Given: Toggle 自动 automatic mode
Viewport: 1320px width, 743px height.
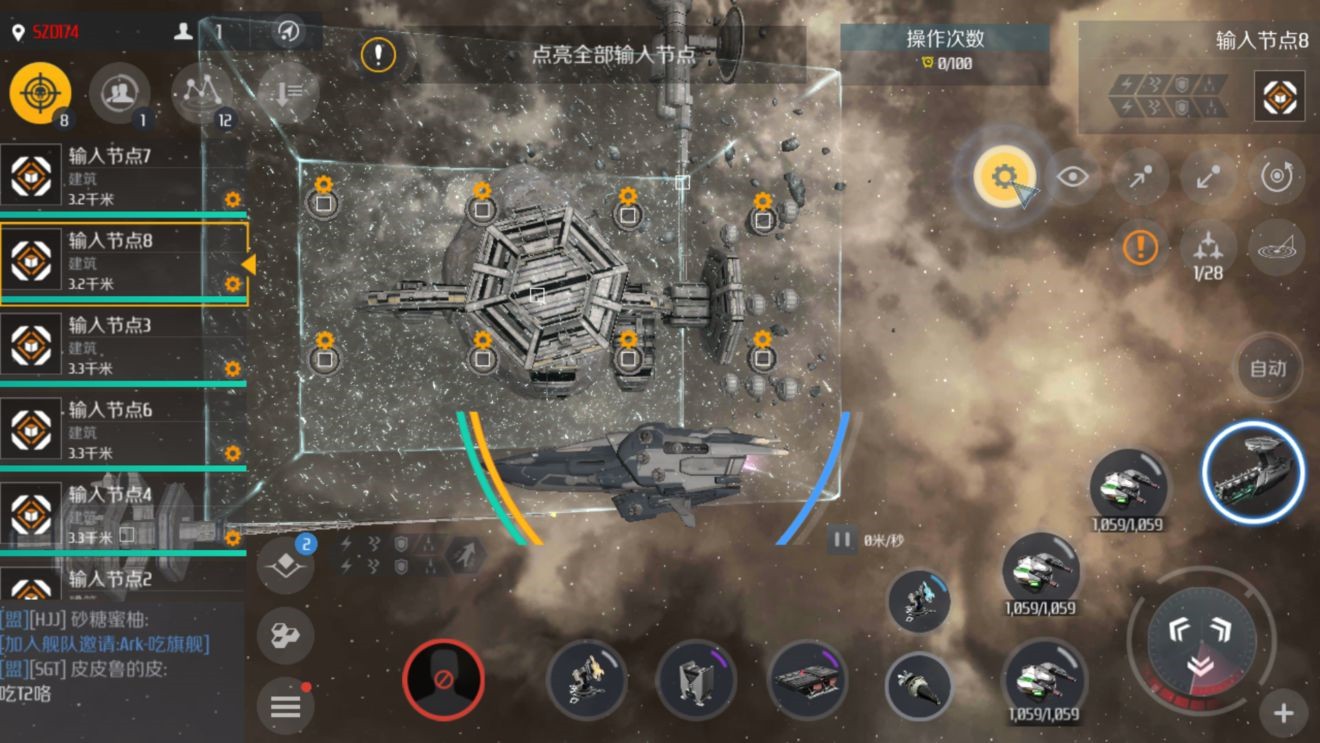Looking at the screenshot, I should 1268,367.
